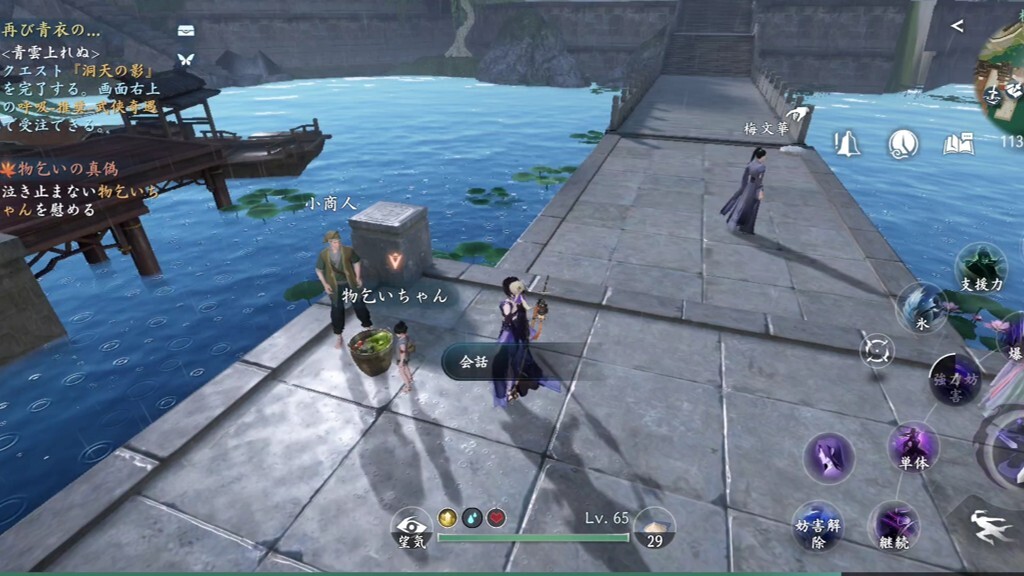Screen dimensions: 1024x576
Task: Open the bell notifications icon
Action: click(x=848, y=144)
